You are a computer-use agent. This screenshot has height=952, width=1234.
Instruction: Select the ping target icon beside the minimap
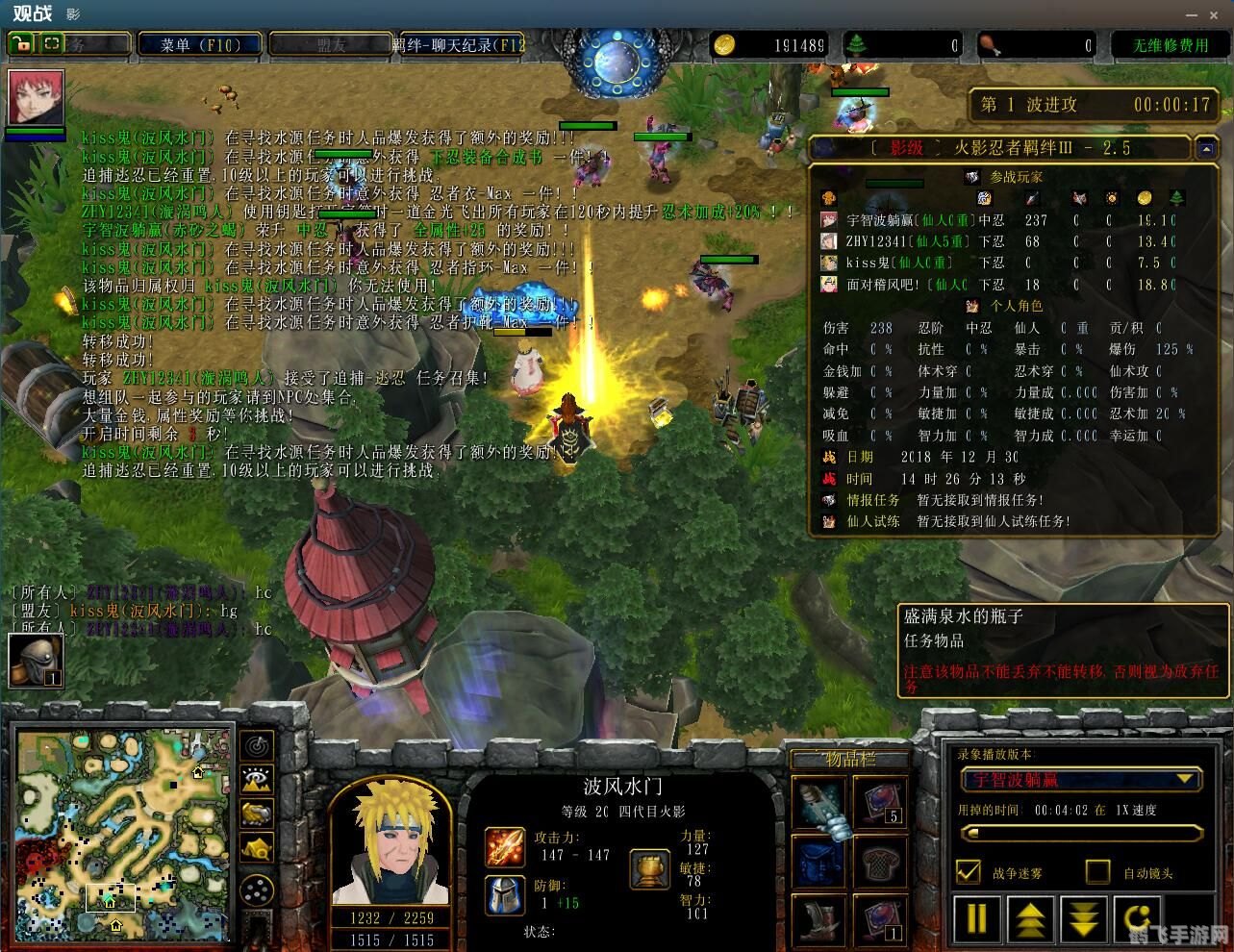[258, 743]
